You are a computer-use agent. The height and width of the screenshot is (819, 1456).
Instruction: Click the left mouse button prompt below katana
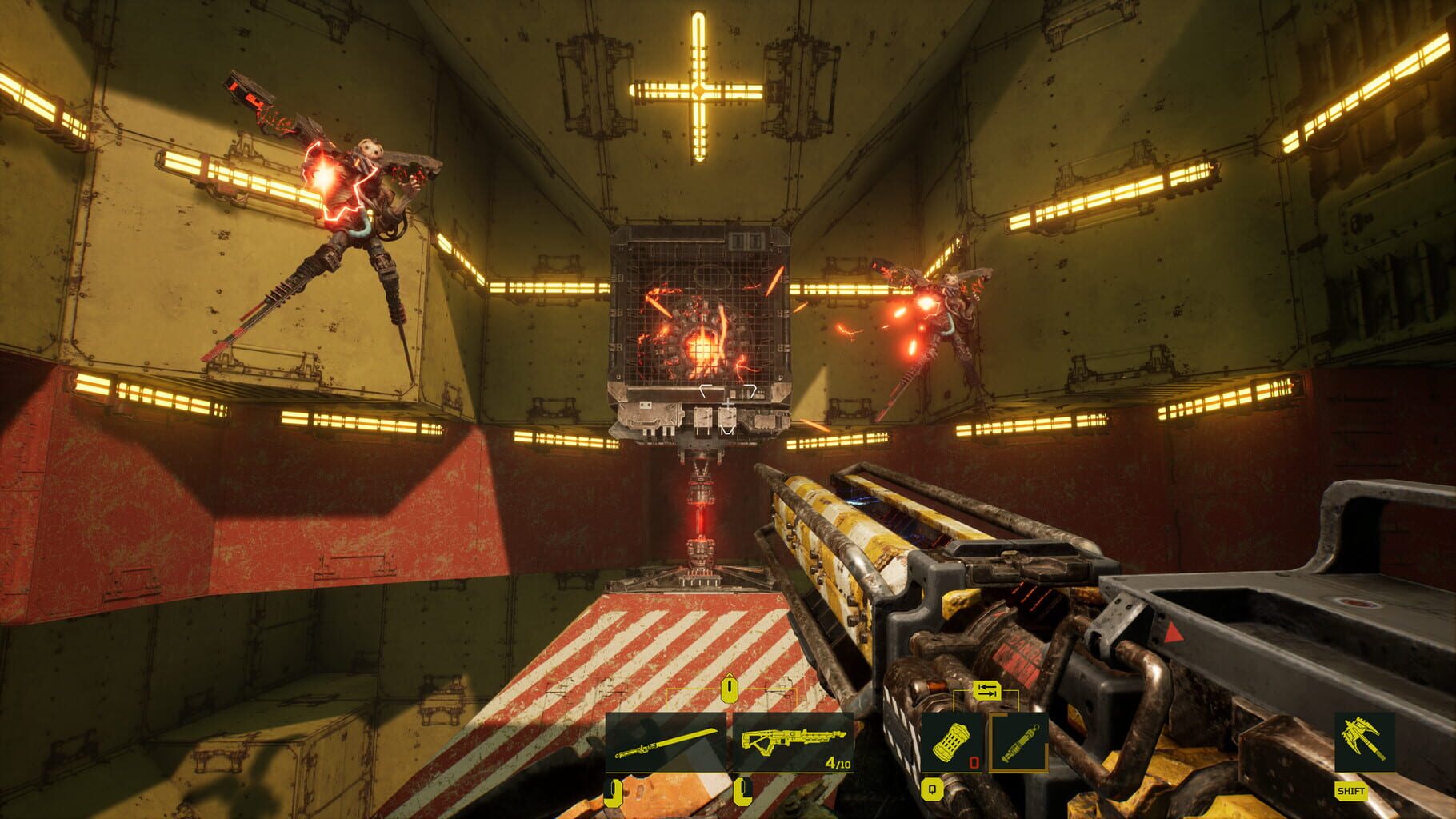[x=612, y=792]
